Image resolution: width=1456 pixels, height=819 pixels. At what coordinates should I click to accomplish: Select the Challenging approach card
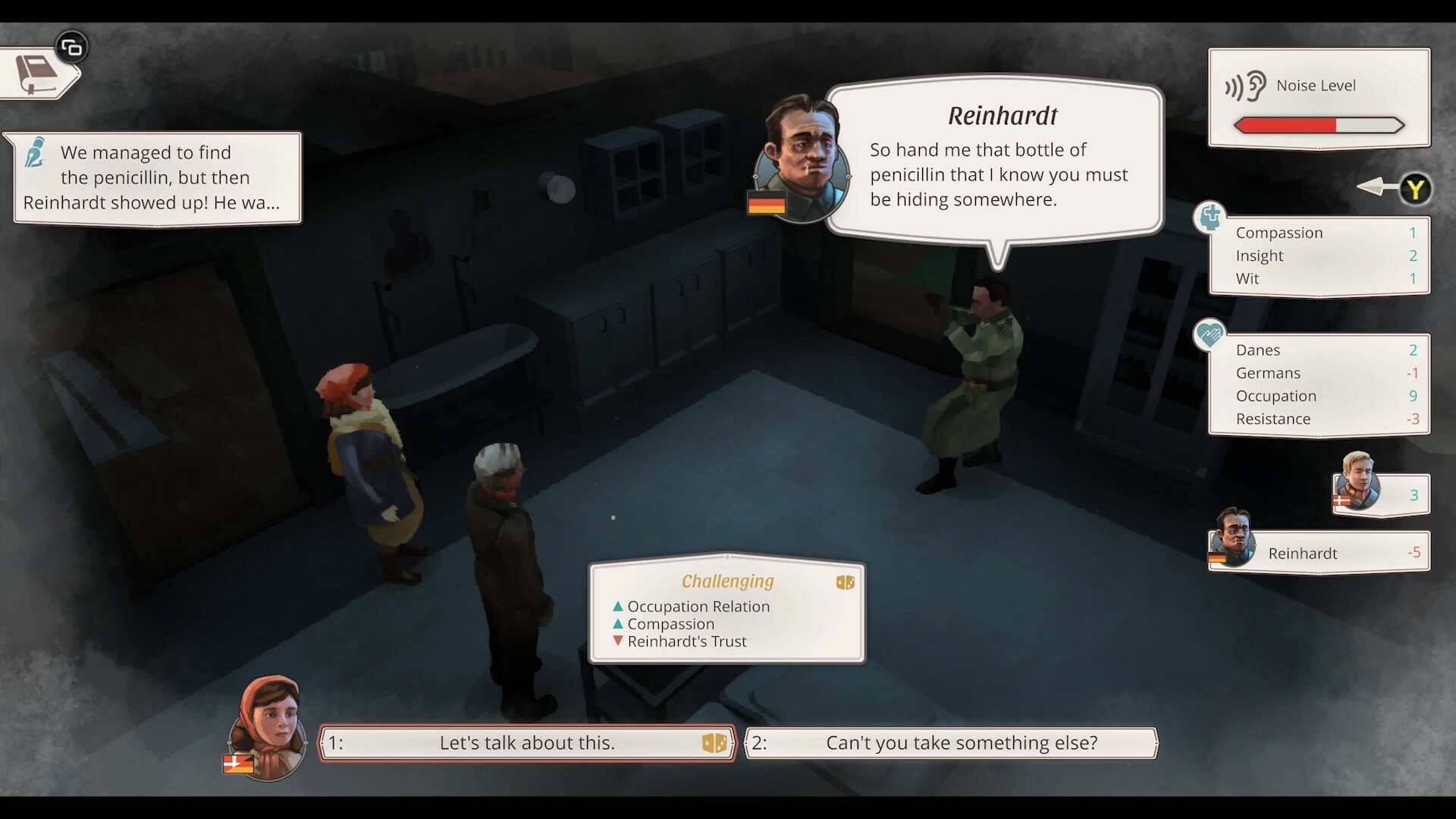coord(726,611)
